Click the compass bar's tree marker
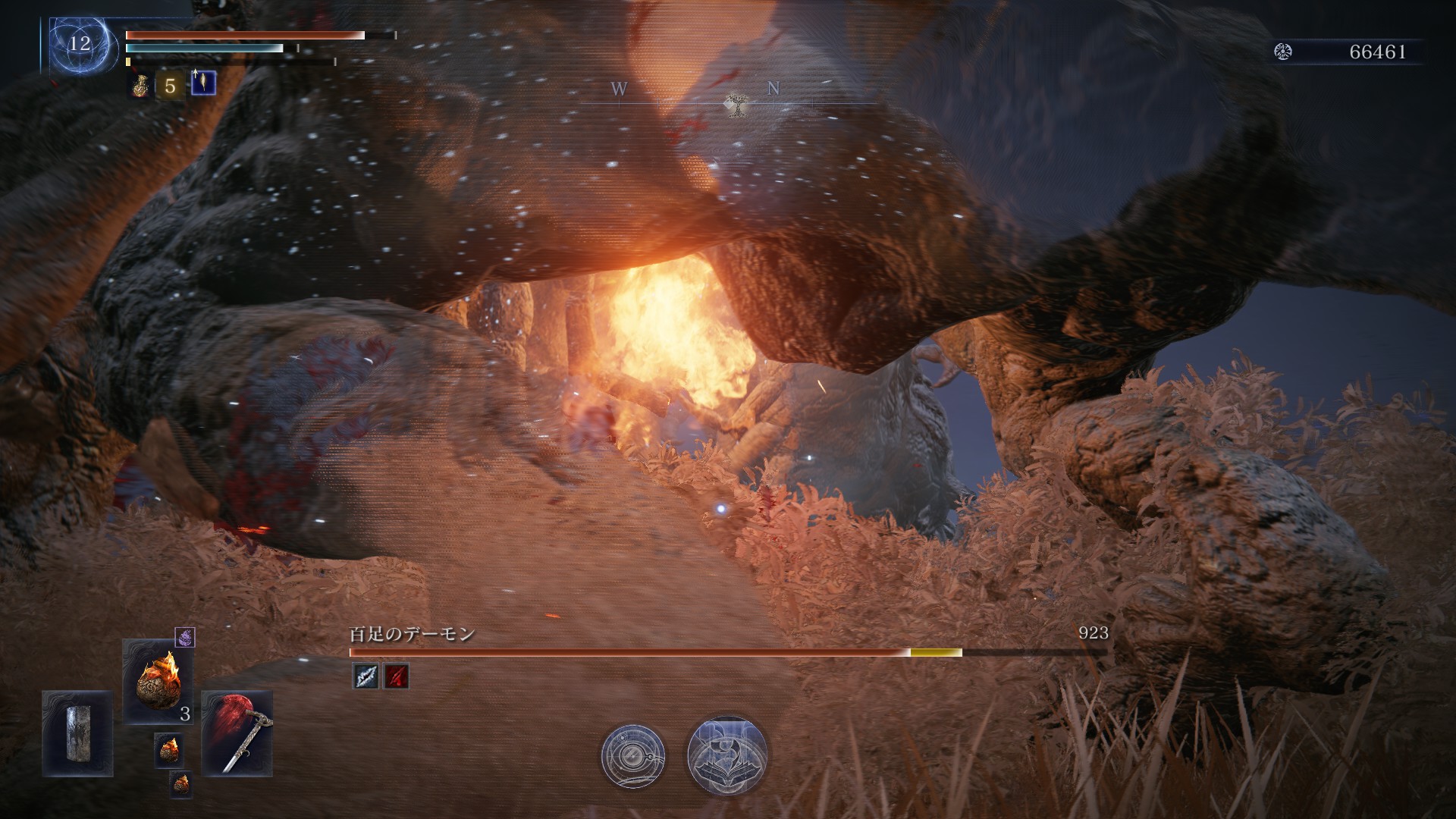This screenshot has height=819, width=1456. [733, 105]
